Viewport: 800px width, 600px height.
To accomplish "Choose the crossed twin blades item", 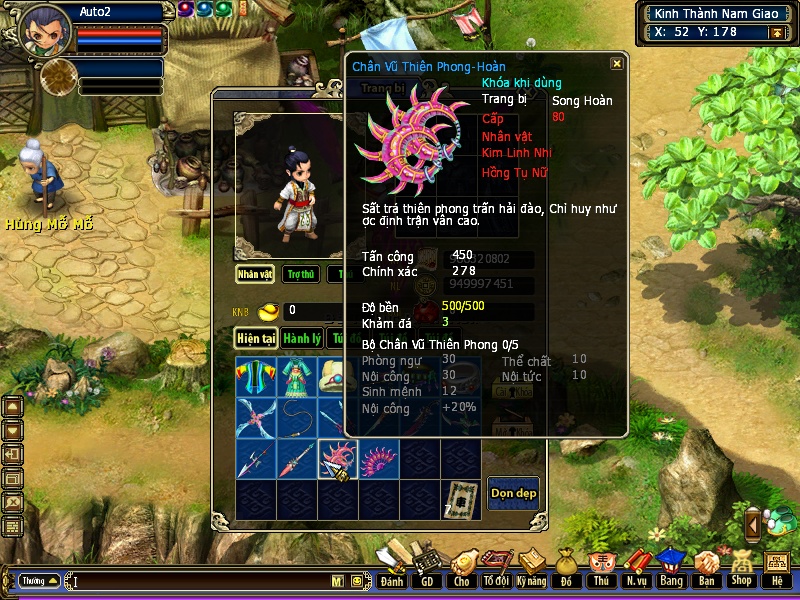I will coord(255,417).
